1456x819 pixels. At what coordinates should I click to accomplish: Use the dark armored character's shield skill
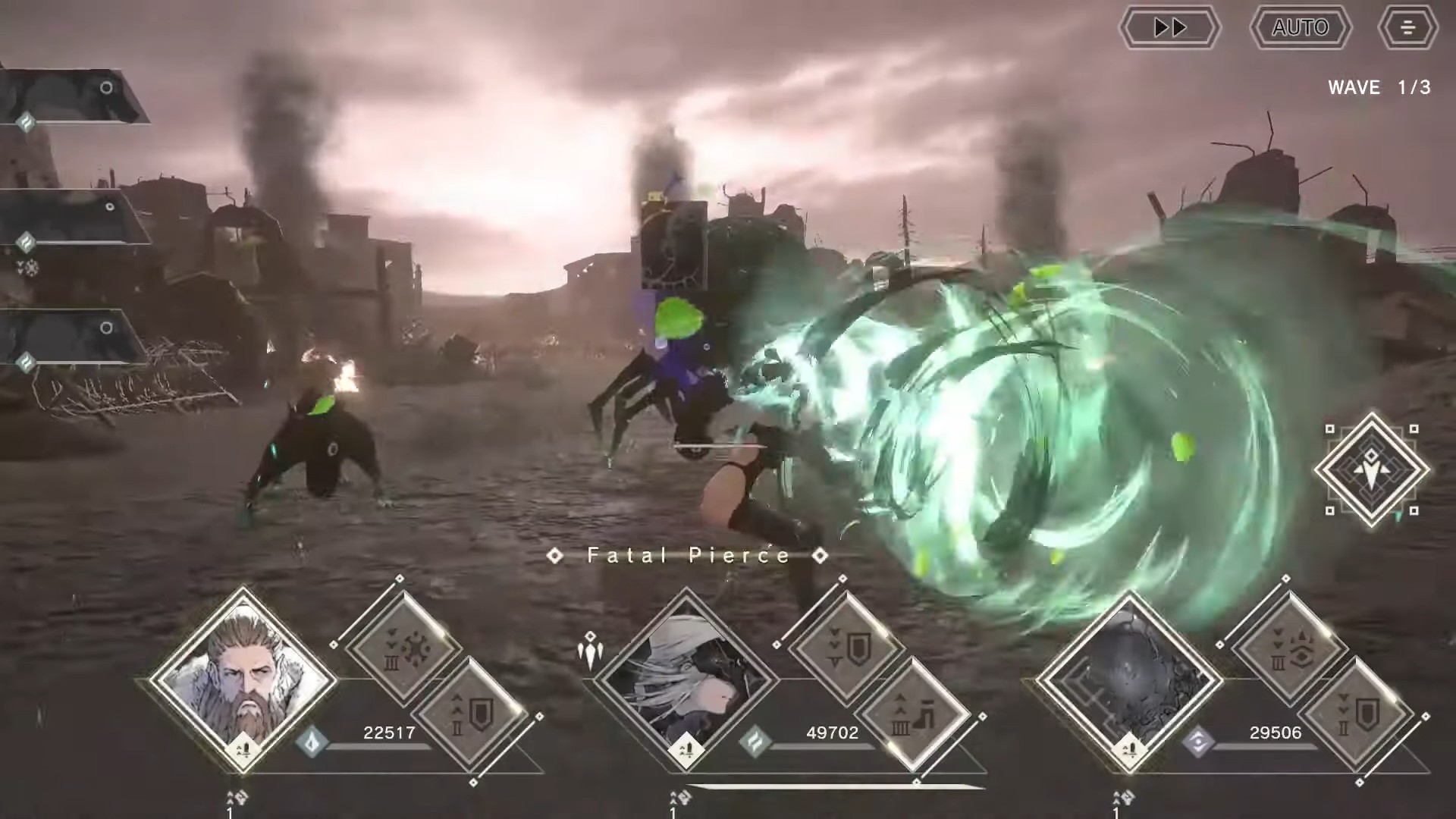pos(1357,715)
